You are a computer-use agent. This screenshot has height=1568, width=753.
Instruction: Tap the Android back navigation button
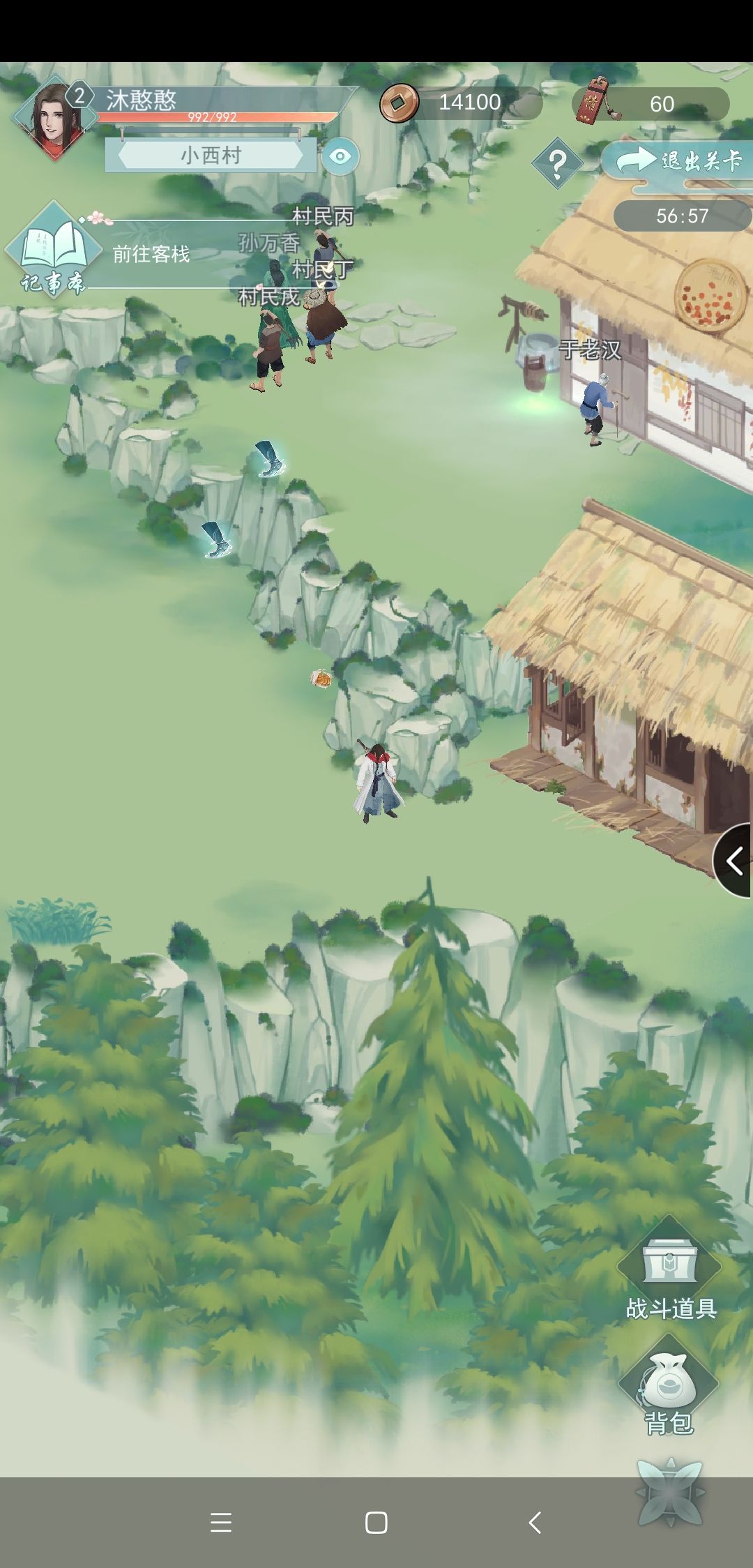pyautogui.click(x=535, y=1523)
